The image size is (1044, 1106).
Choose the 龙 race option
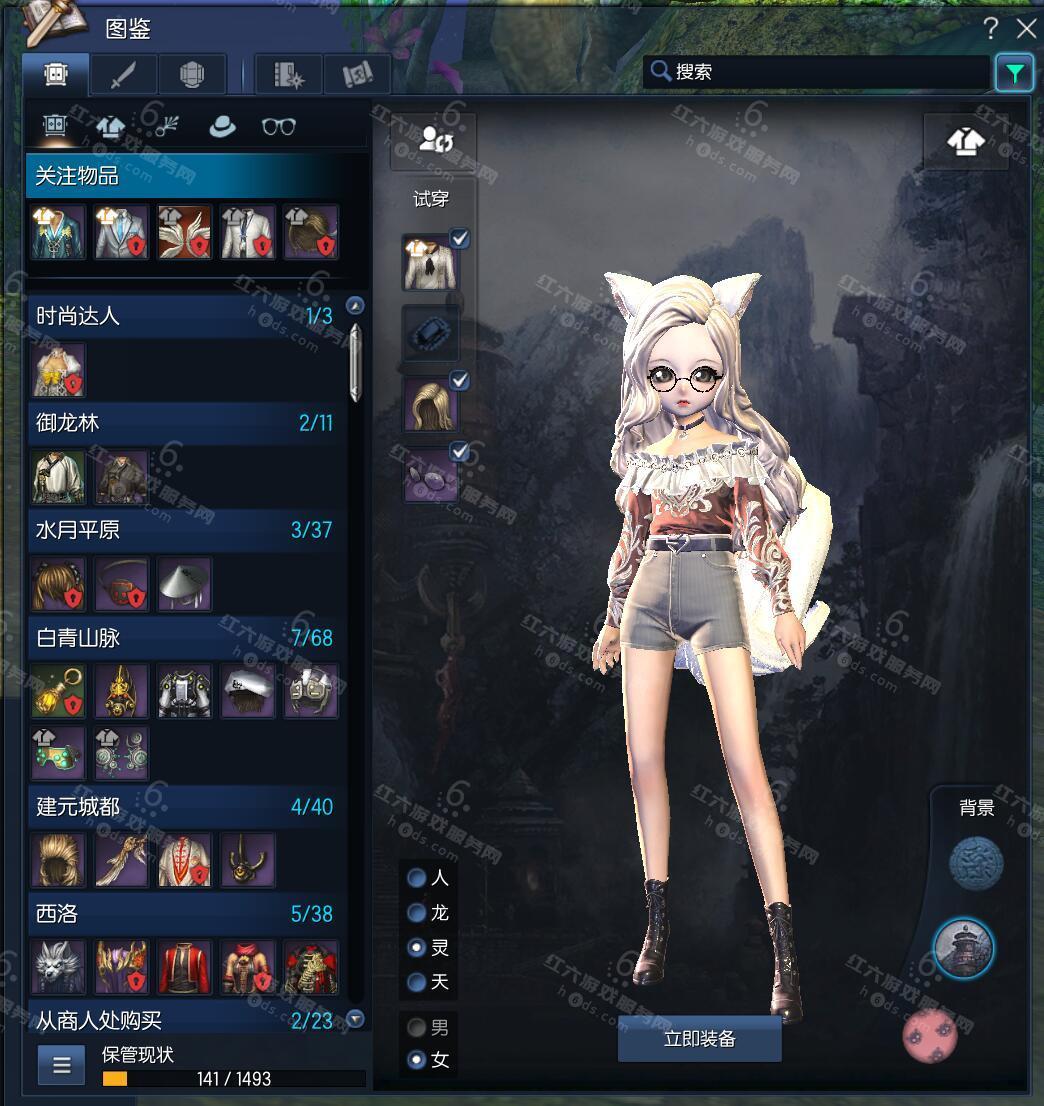point(417,913)
